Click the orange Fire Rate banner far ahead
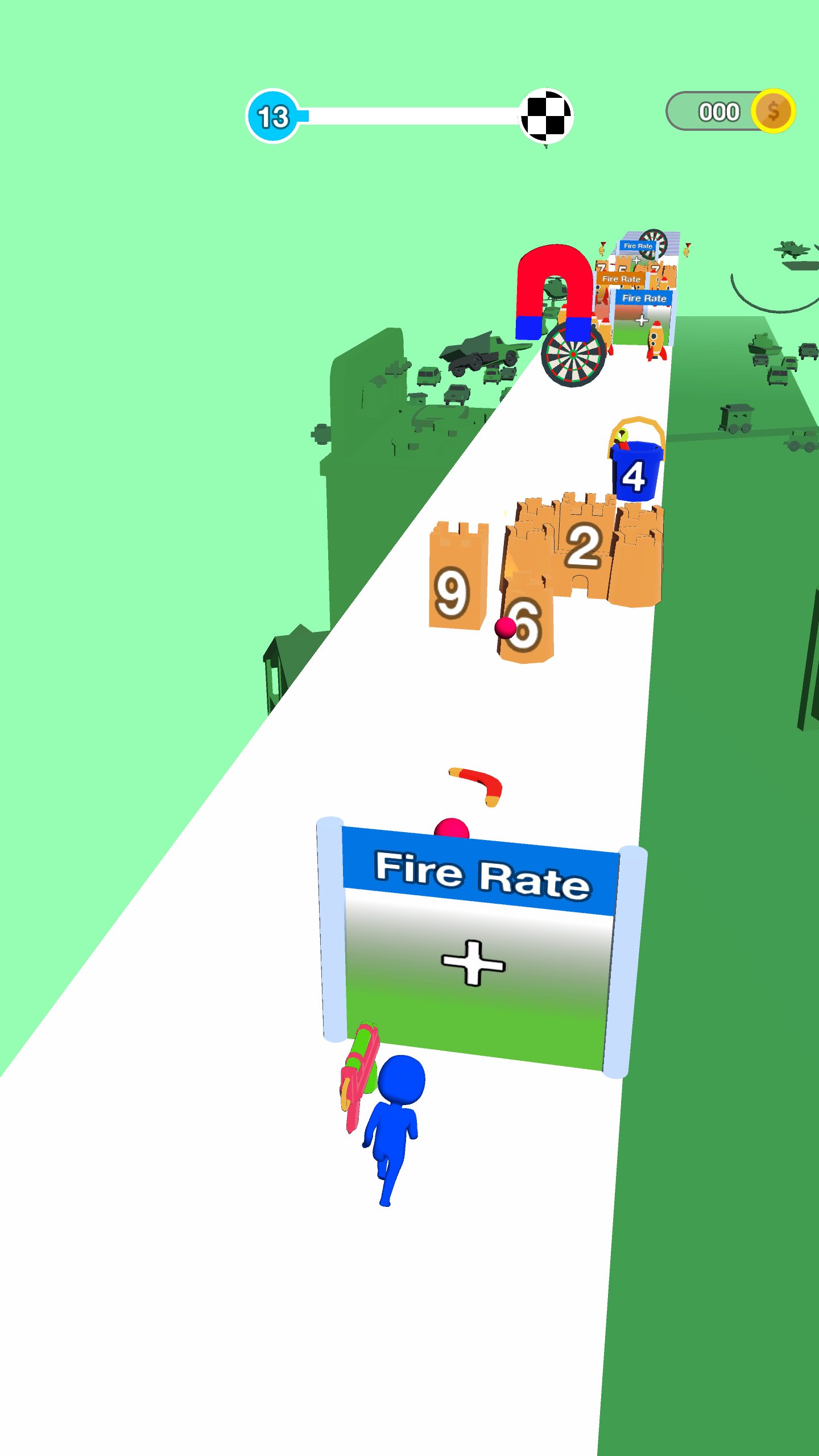The height and width of the screenshot is (1456, 819). click(622, 279)
